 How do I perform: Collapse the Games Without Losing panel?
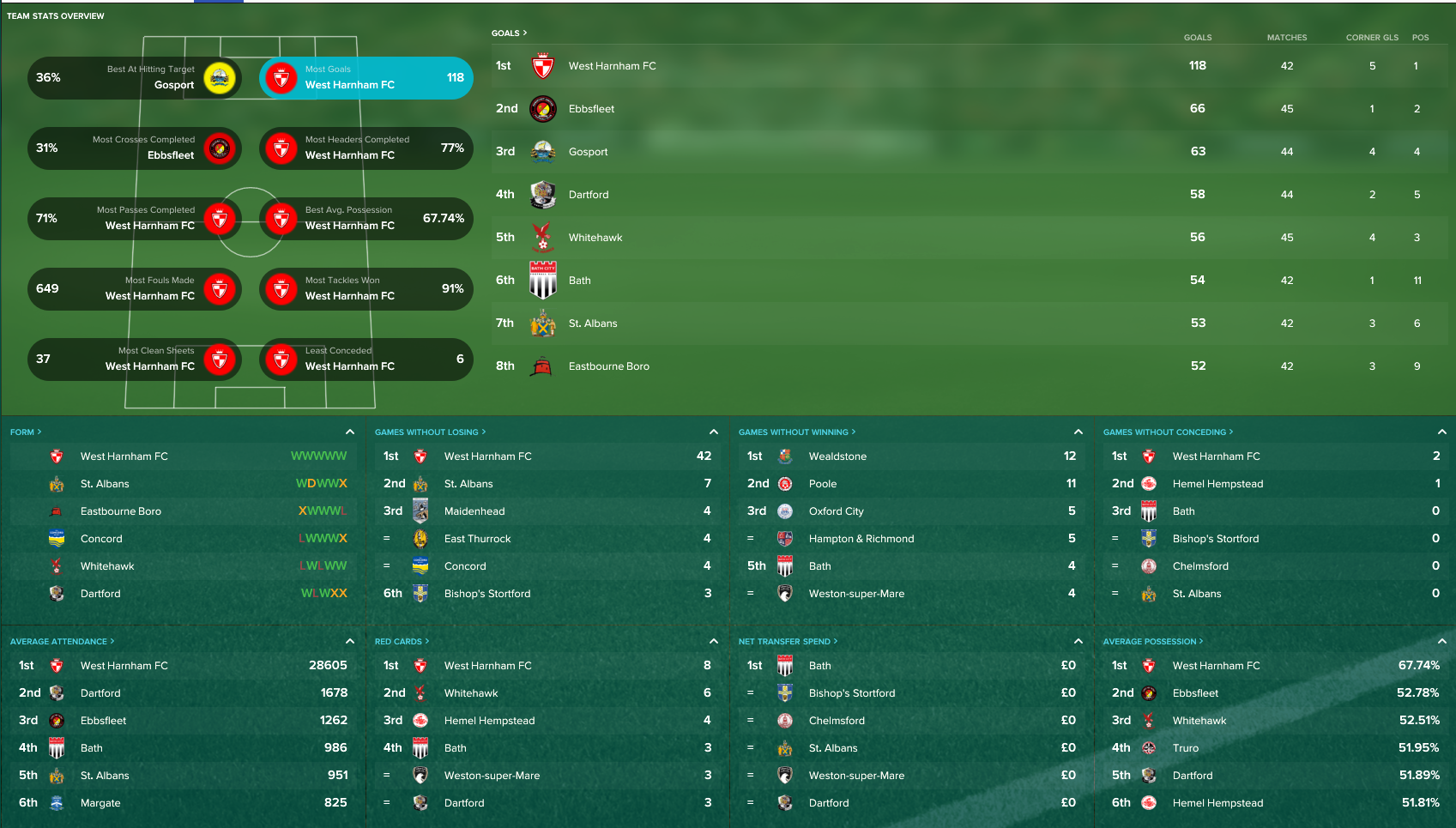click(714, 432)
